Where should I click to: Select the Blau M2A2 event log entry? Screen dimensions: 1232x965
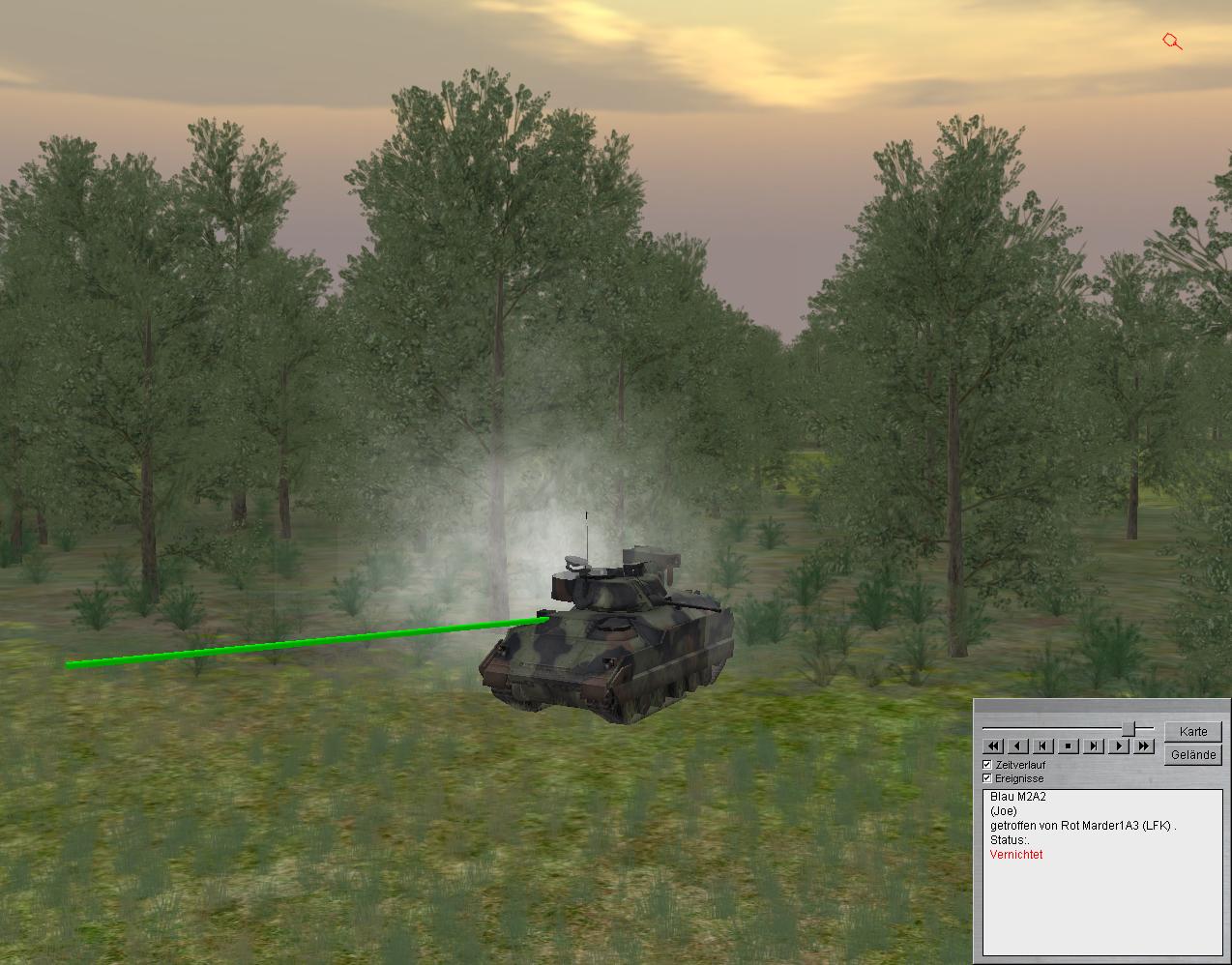pos(1018,797)
